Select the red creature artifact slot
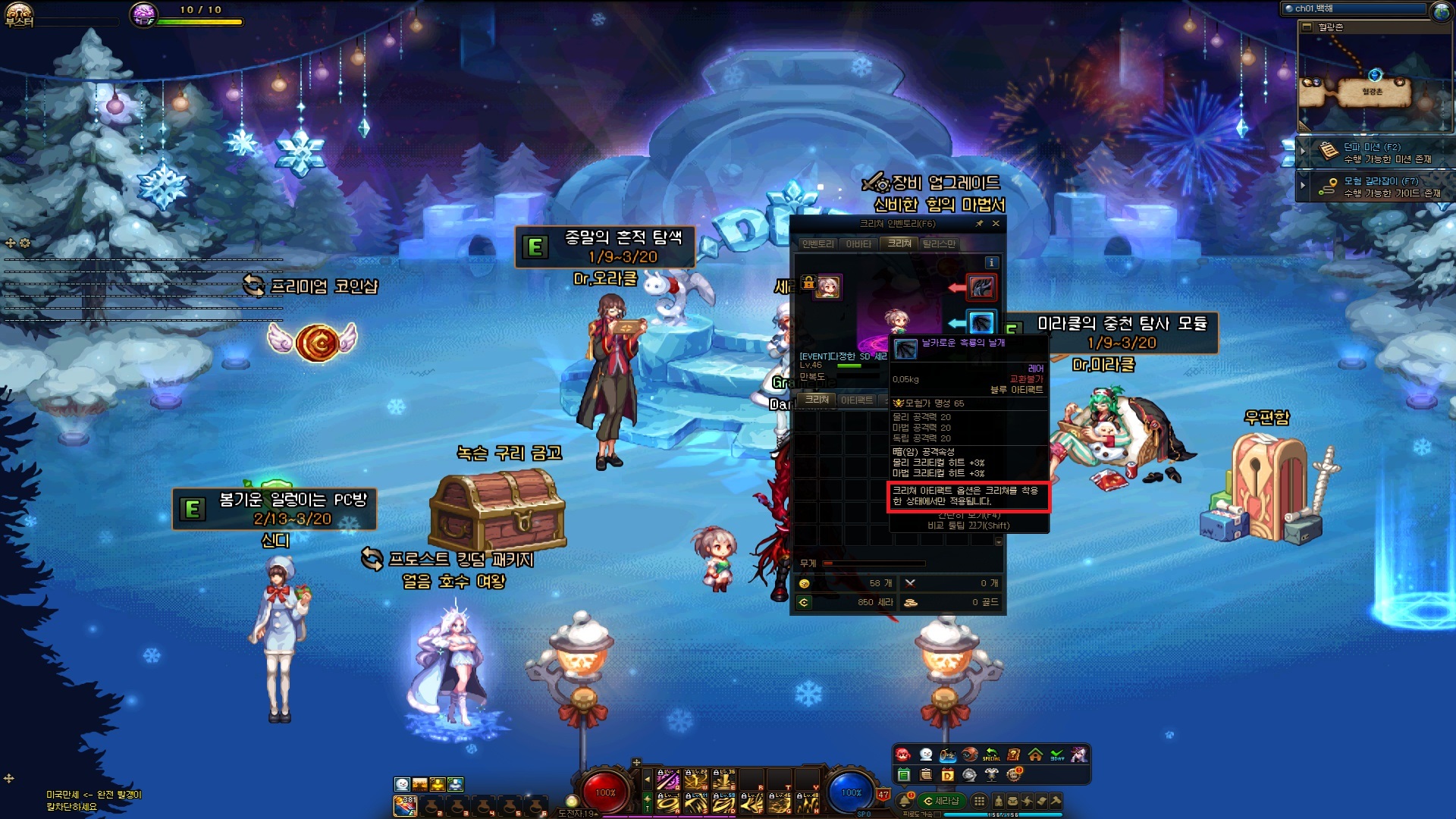Viewport: 1456px width, 819px height. [981, 287]
